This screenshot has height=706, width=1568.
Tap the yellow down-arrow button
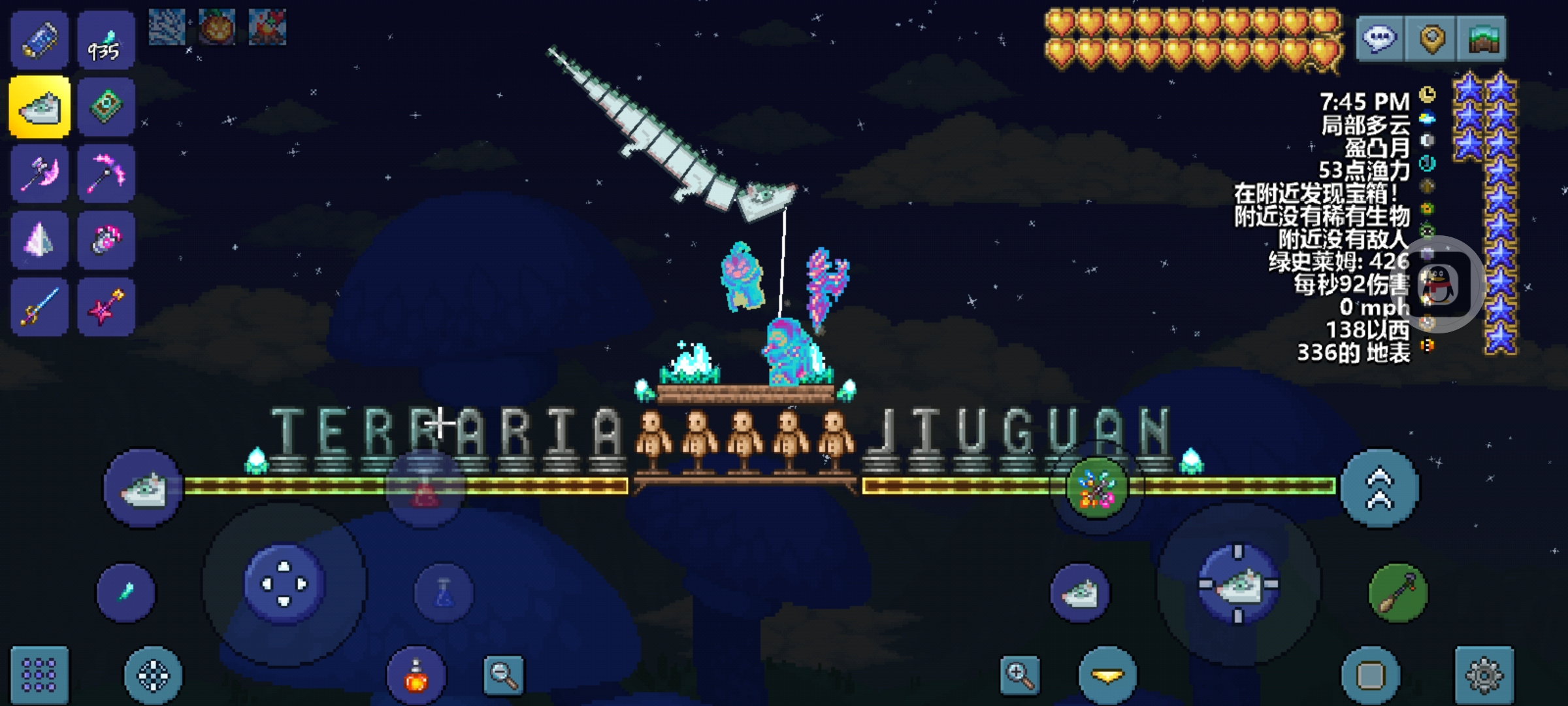pyautogui.click(x=1107, y=675)
